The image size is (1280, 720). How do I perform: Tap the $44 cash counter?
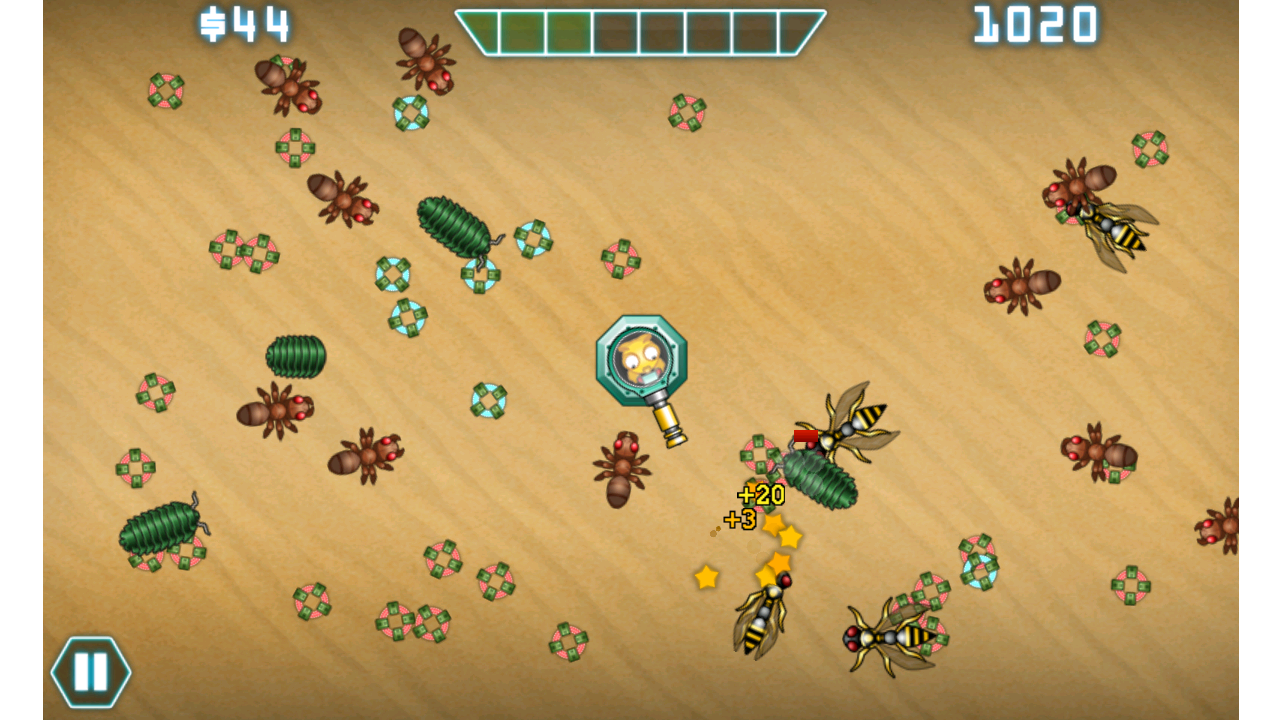(x=245, y=22)
